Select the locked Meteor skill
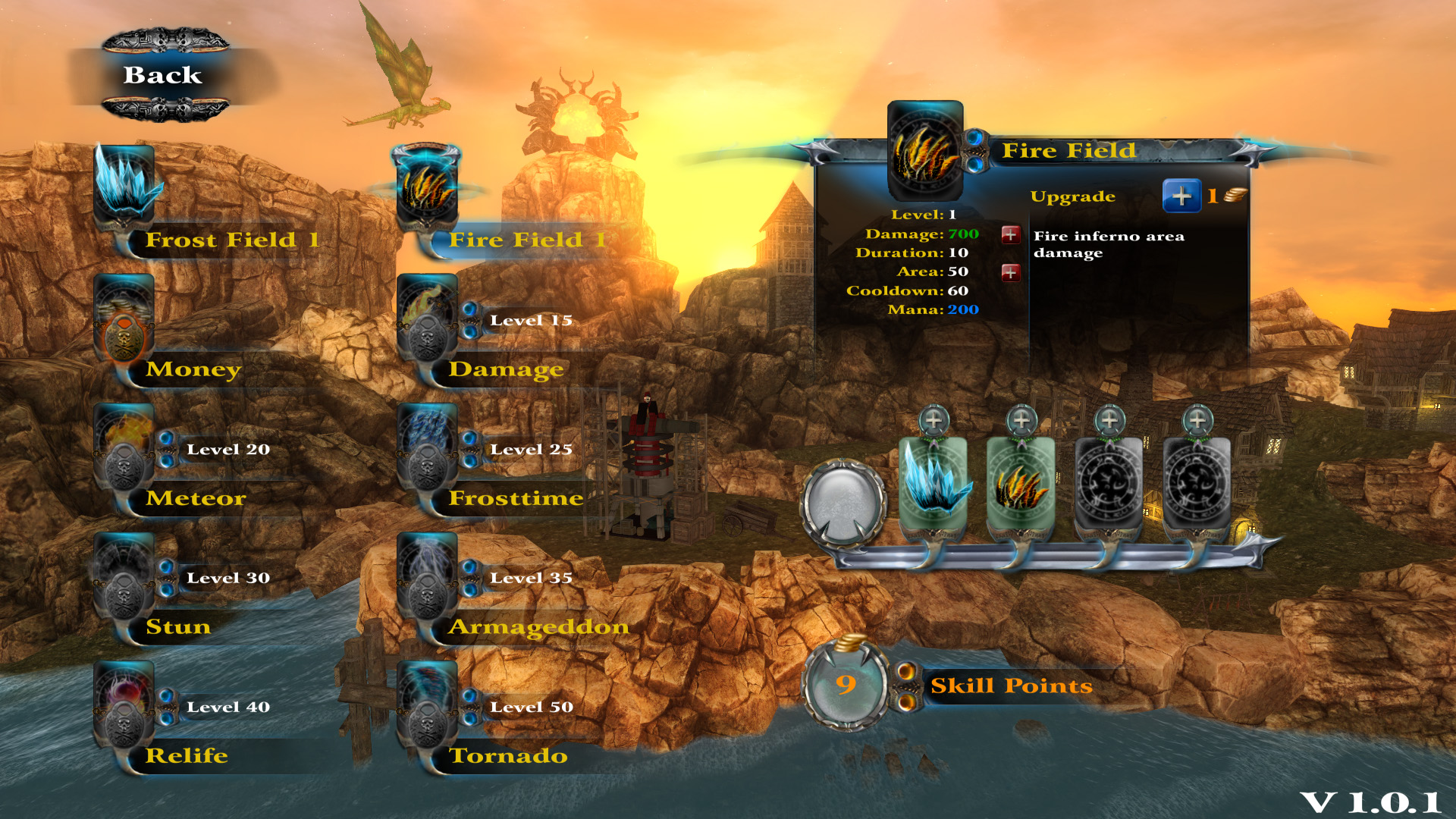Viewport: 1456px width, 819px height. (124, 449)
